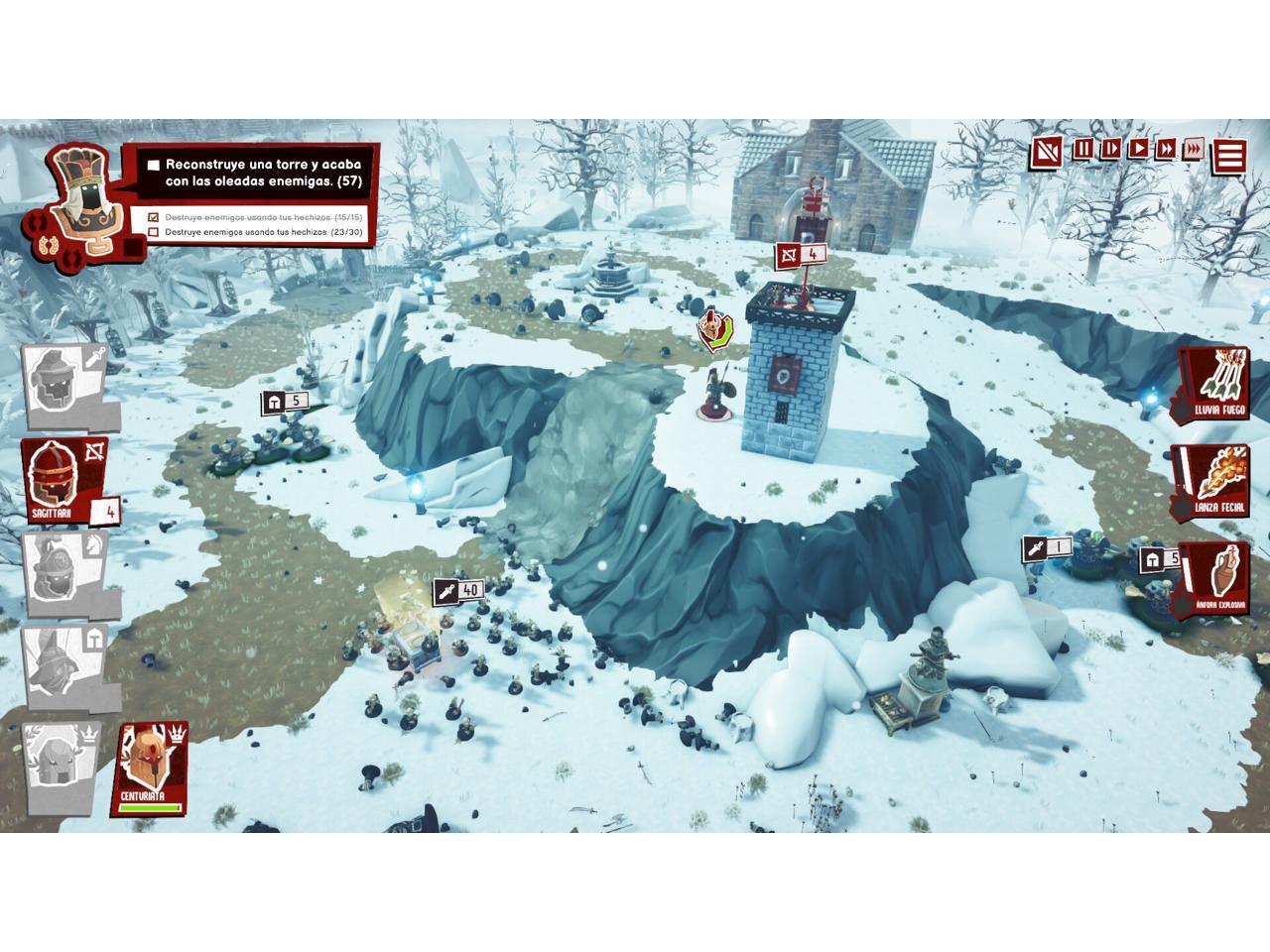Select the 40-strong sword squad marker
Viewport: 1270px width, 952px height.
[459, 590]
